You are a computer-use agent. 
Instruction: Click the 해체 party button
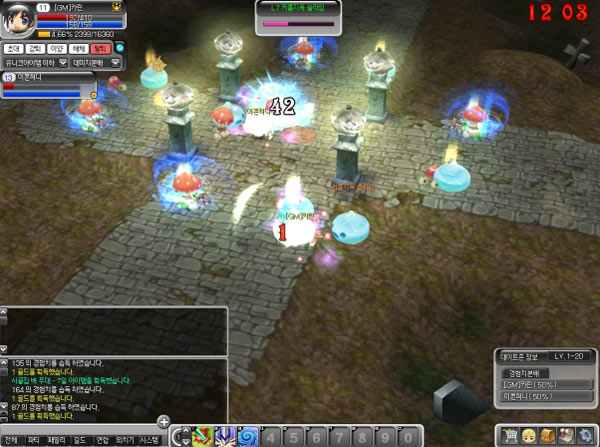click(x=80, y=48)
